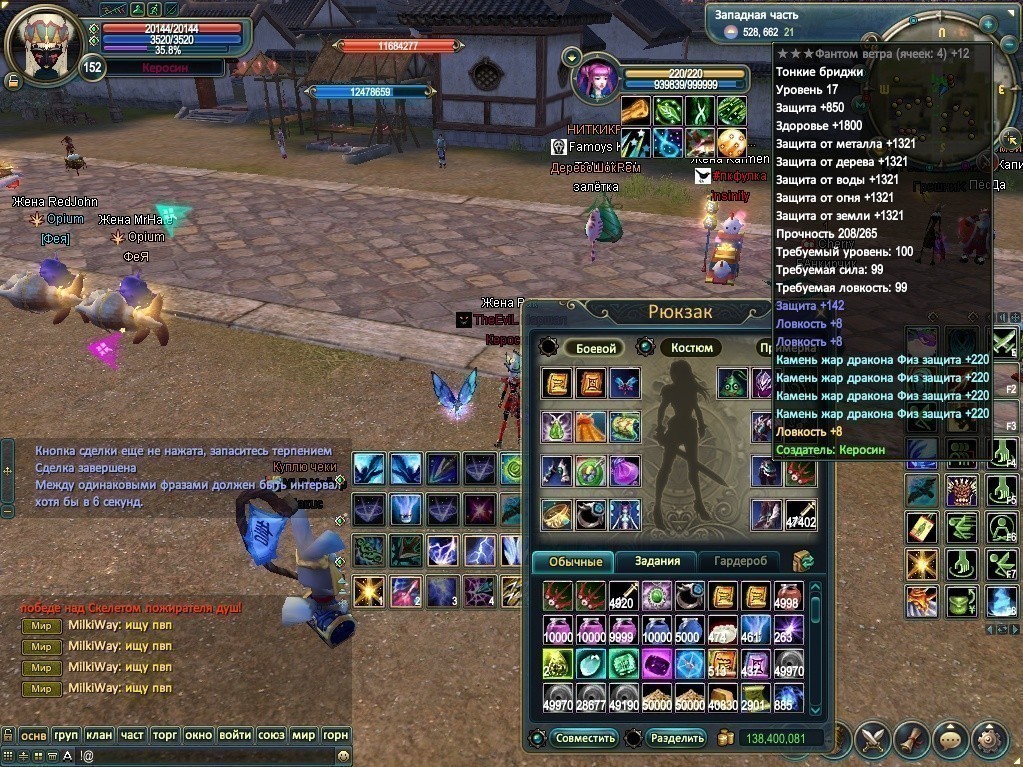The image size is (1023, 767).
Task: Select the Костюм equipment set
Action: click(x=691, y=348)
